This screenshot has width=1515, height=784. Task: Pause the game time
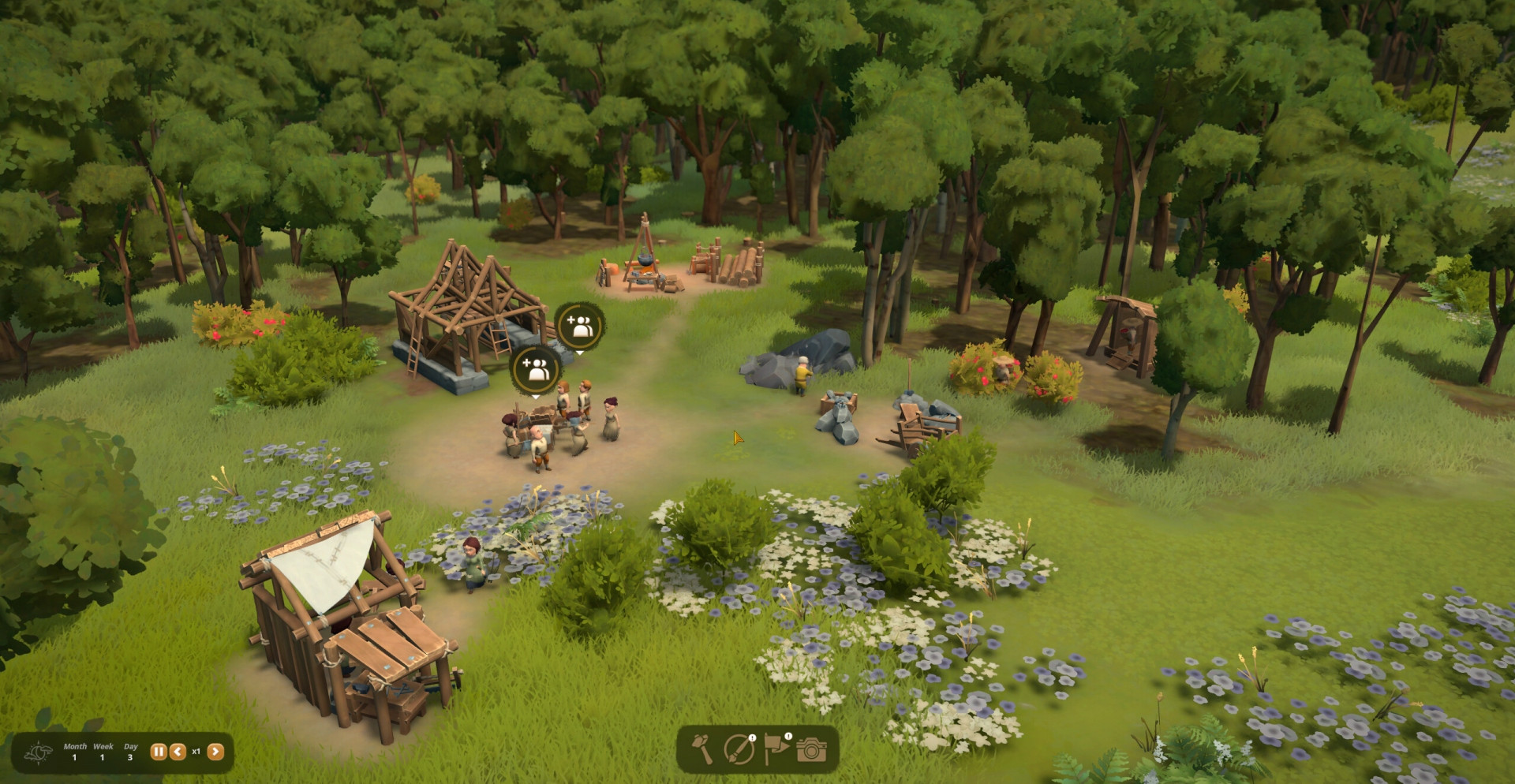click(158, 752)
